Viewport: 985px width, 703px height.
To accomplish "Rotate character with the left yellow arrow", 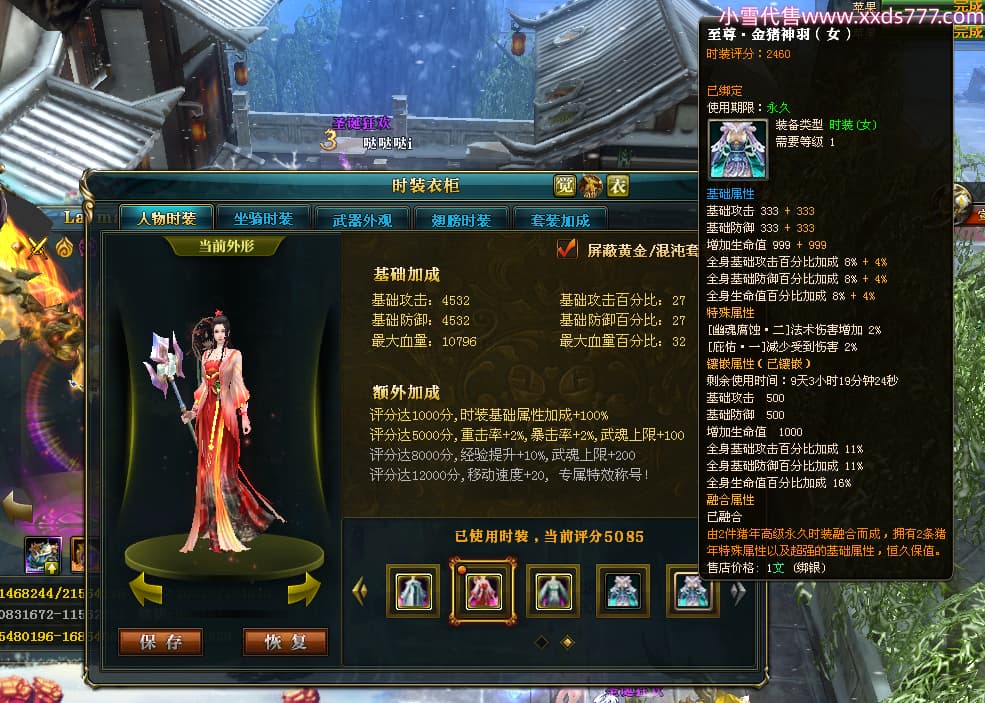I will tap(146, 589).
